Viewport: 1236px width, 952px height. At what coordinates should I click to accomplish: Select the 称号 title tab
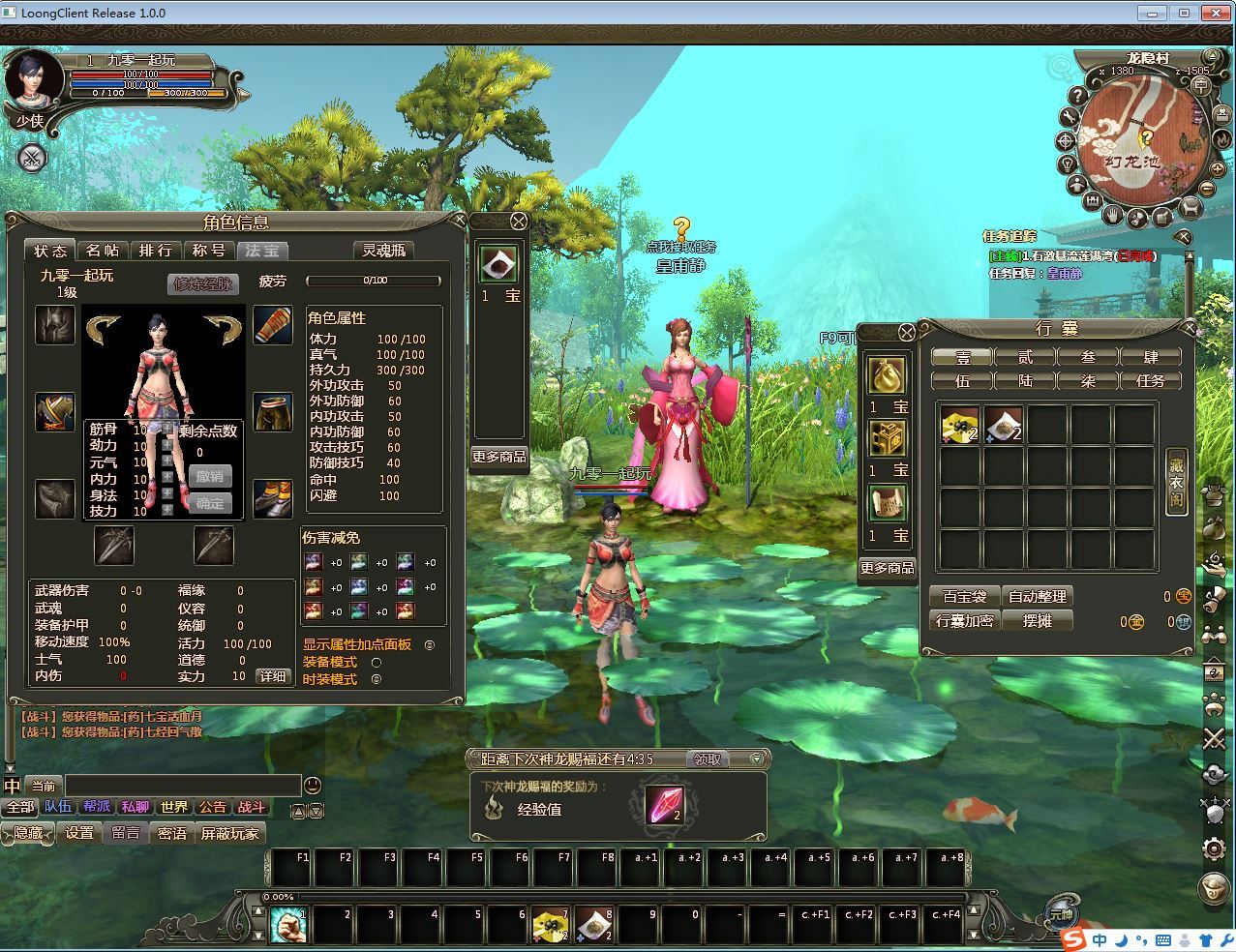click(208, 251)
